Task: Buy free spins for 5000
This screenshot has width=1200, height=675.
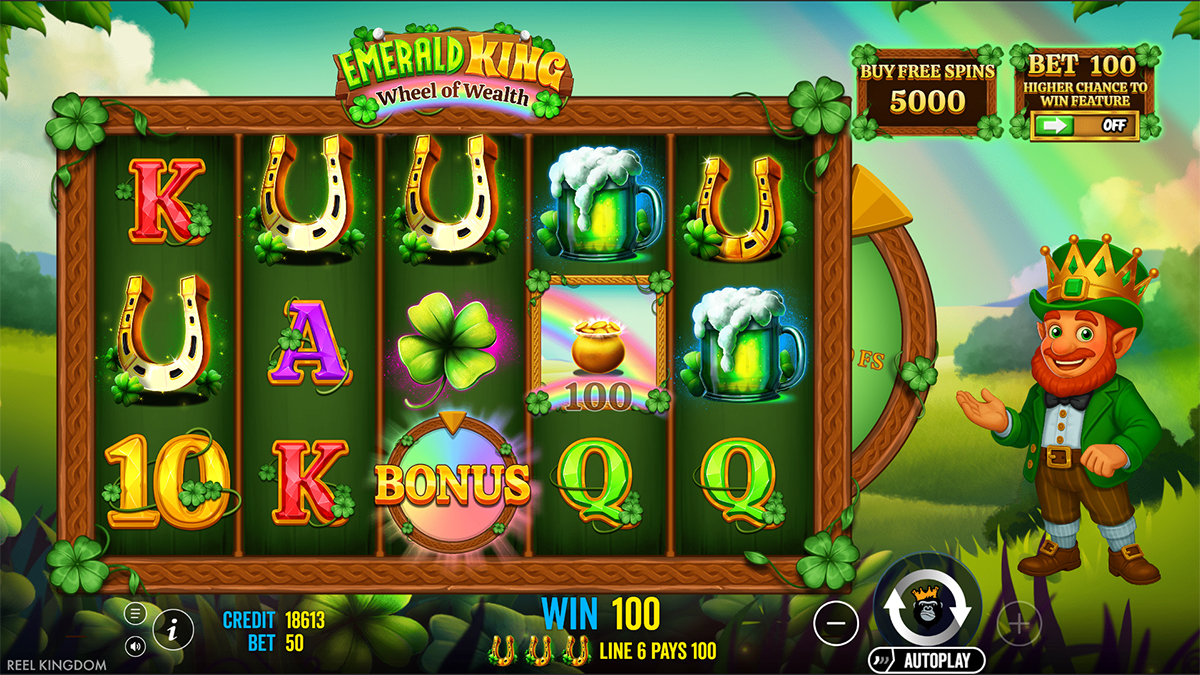Action: (927, 92)
